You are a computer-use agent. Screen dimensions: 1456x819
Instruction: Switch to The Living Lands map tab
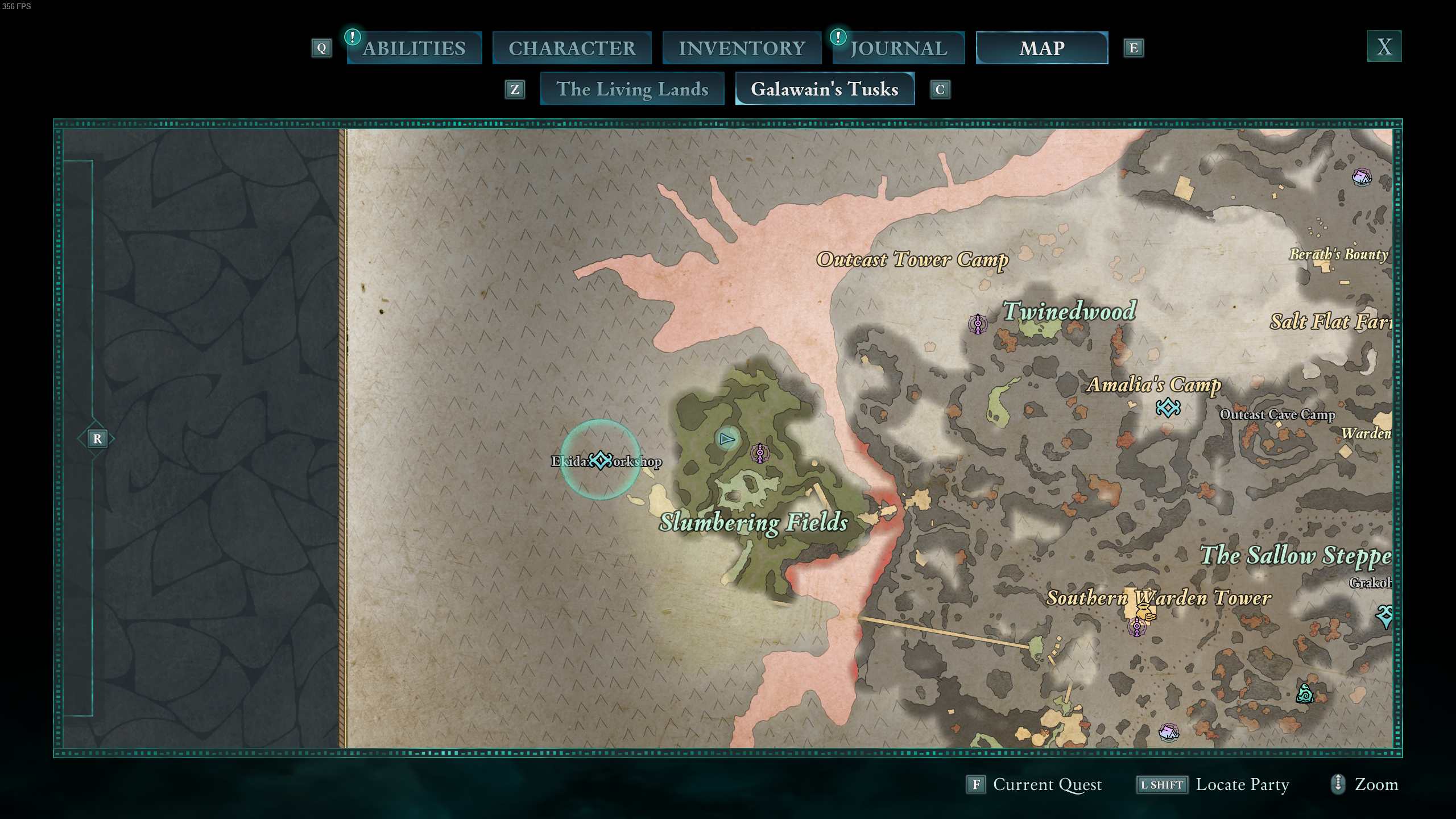[x=632, y=89]
